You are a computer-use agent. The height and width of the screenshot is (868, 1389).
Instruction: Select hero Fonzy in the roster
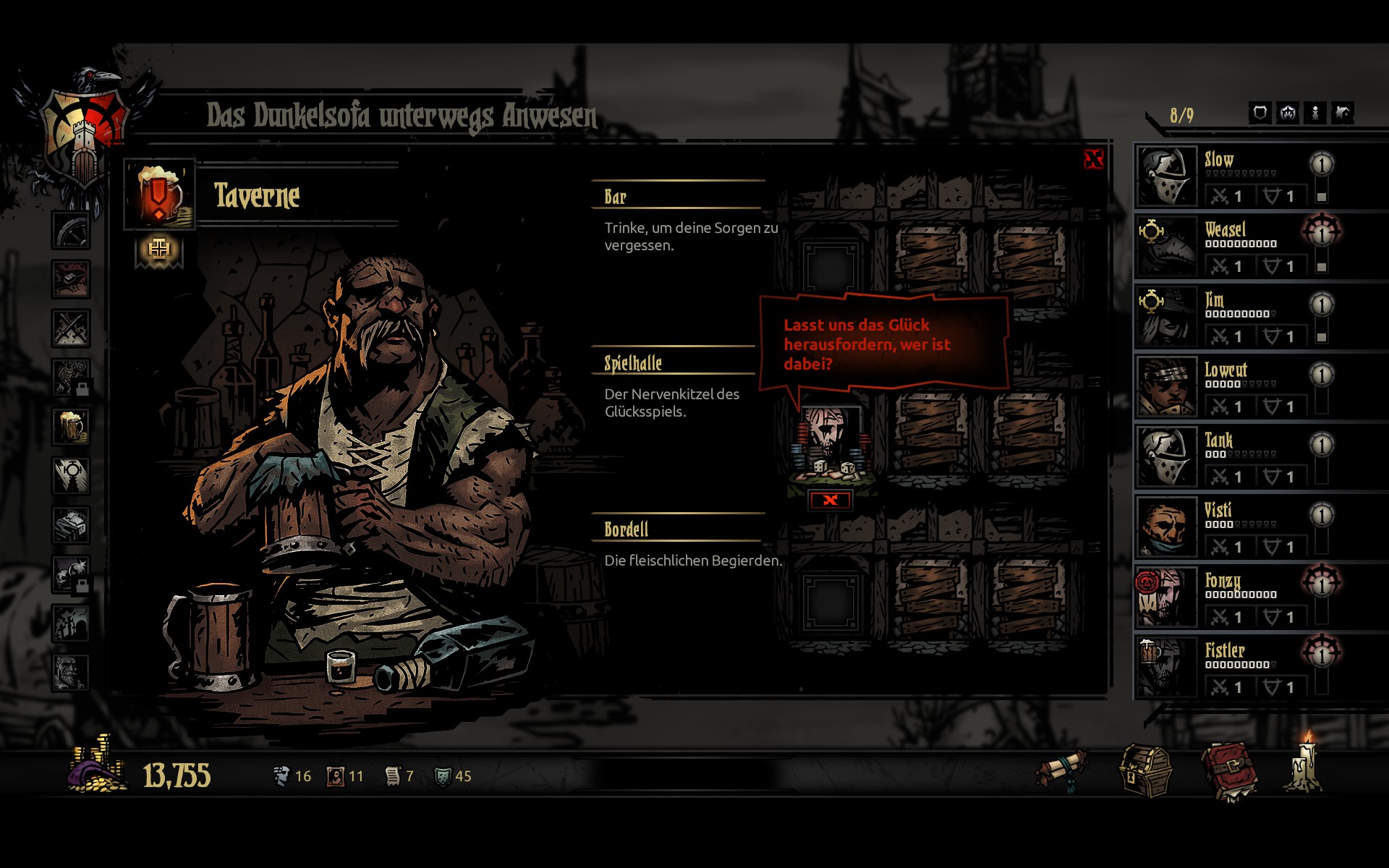coord(1166,597)
